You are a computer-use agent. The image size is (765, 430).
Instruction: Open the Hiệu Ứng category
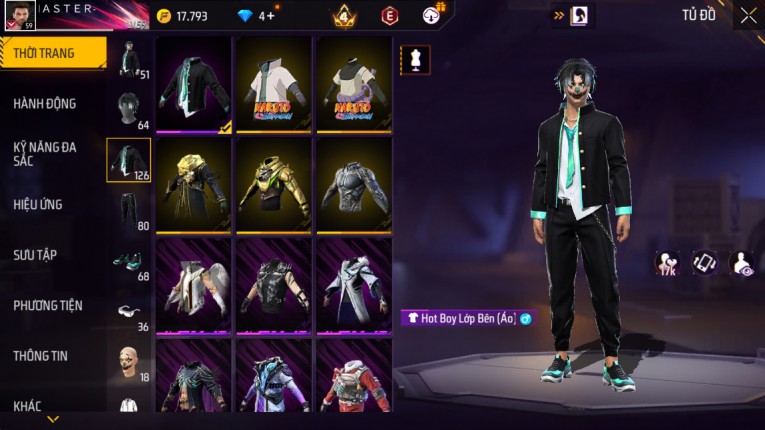(x=38, y=204)
